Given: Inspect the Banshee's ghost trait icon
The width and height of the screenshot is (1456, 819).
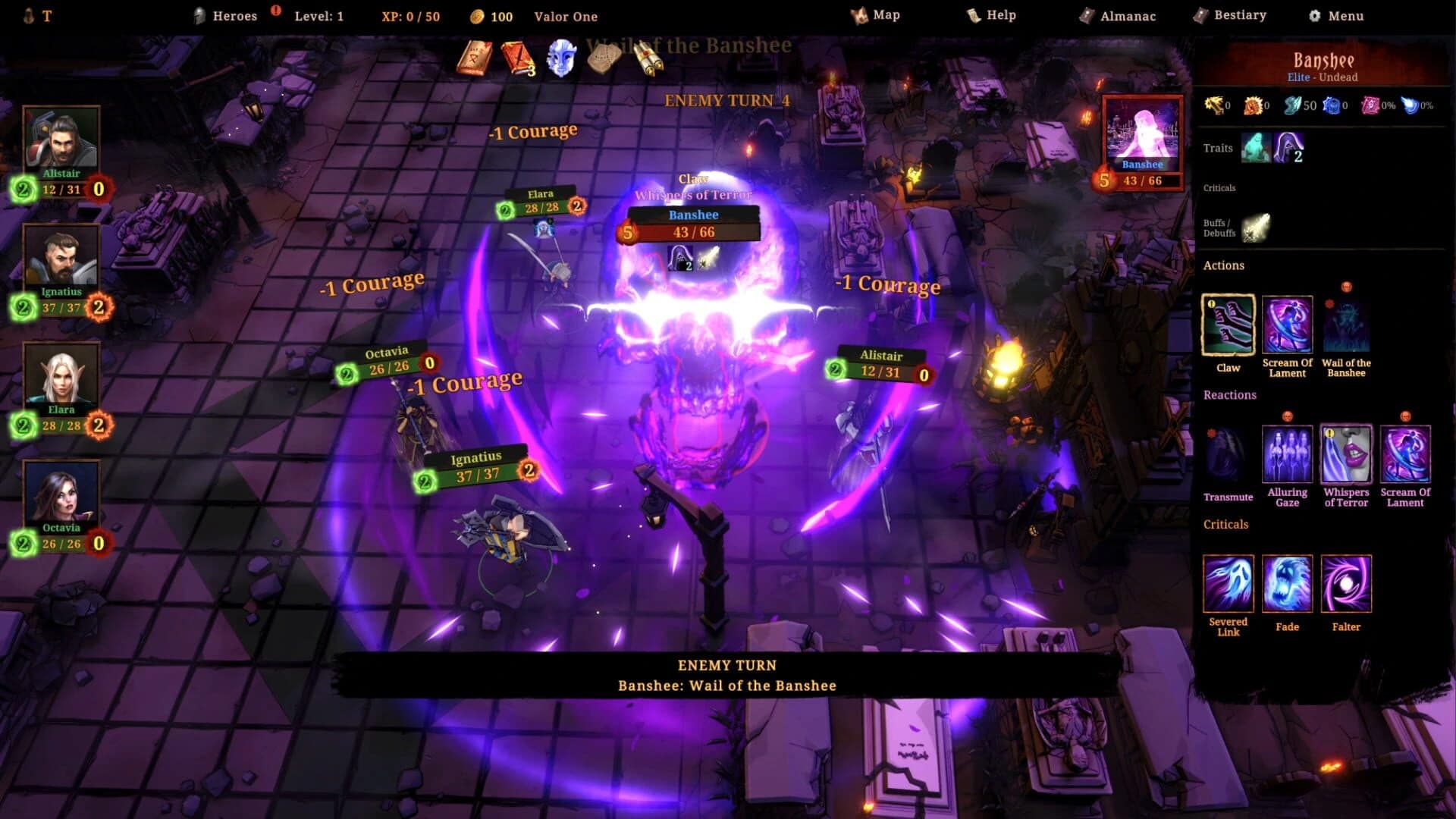Looking at the screenshot, I should click(1254, 148).
